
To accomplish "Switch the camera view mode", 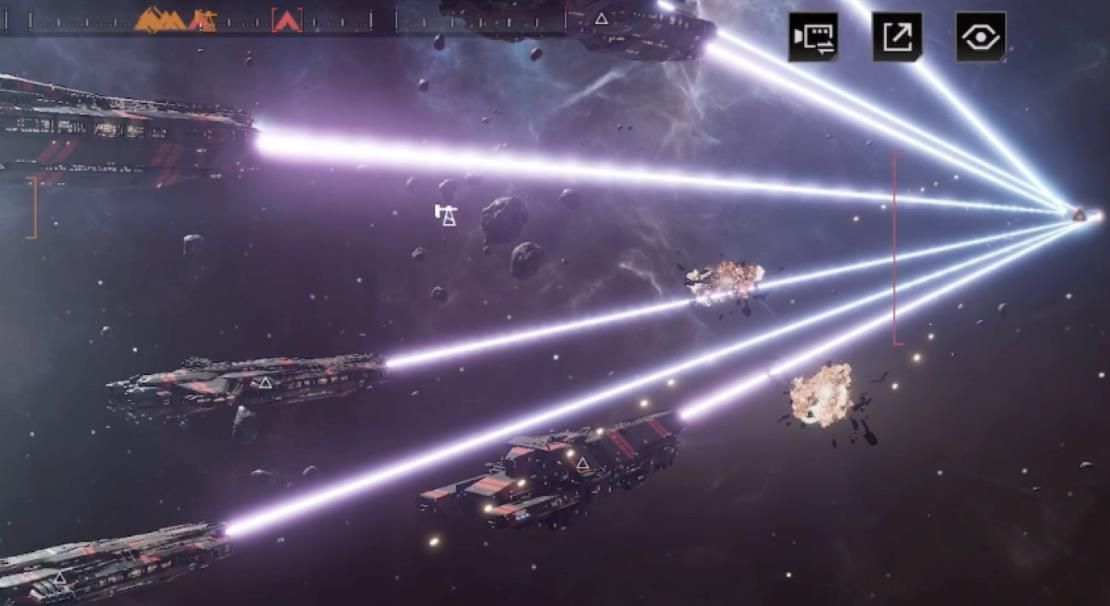I will click(x=813, y=37).
